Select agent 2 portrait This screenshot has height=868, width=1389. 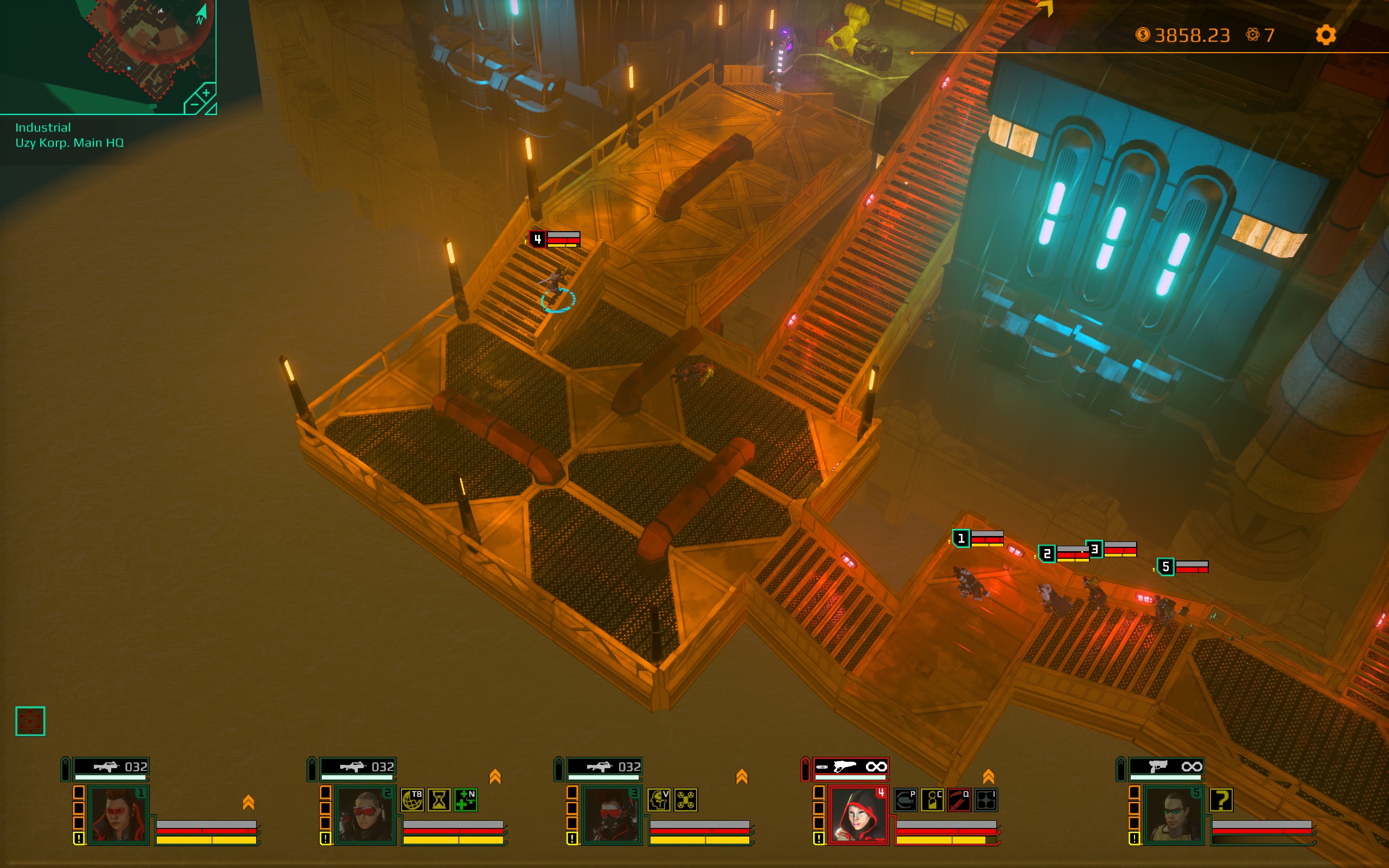click(x=365, y=815)
